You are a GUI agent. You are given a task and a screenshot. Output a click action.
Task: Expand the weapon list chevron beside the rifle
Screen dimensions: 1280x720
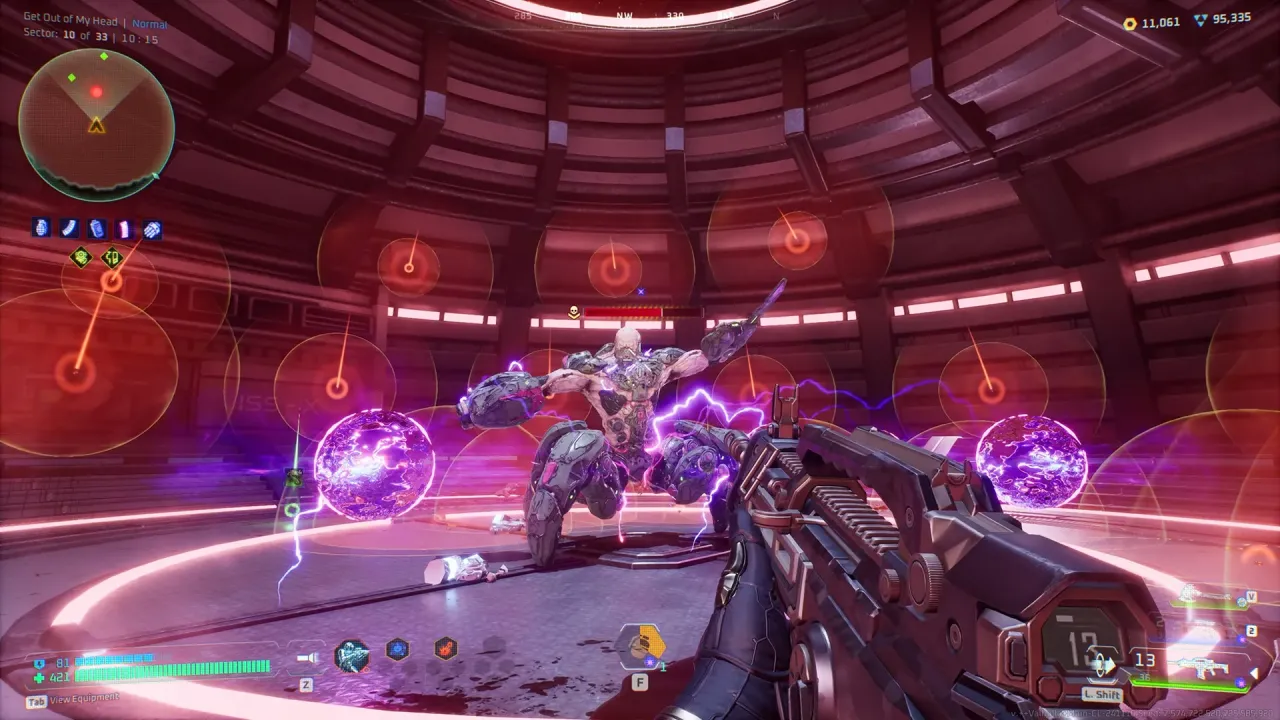coord(1254,670)
